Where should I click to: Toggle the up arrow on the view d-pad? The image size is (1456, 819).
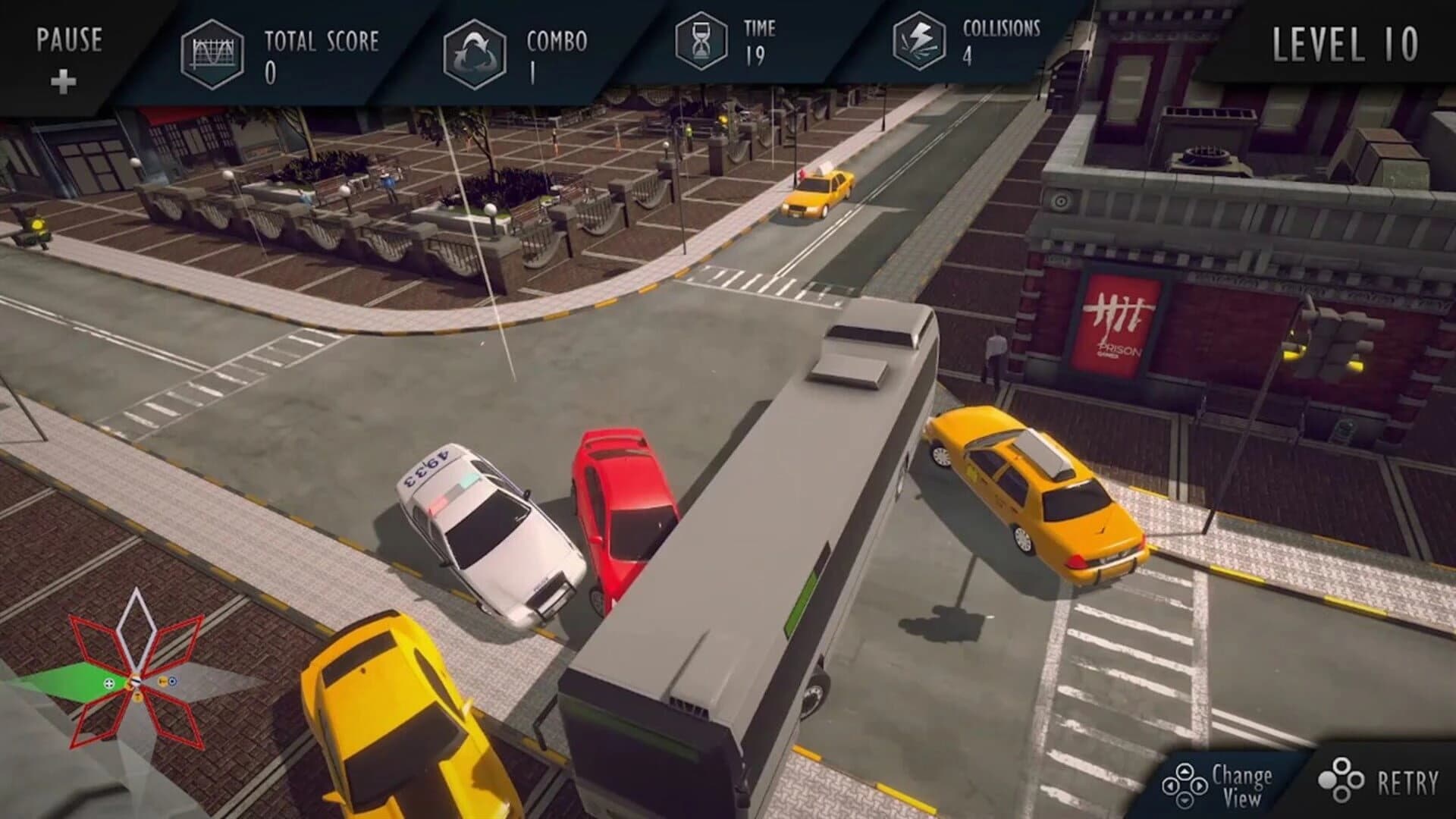(x=1185, y=771)
